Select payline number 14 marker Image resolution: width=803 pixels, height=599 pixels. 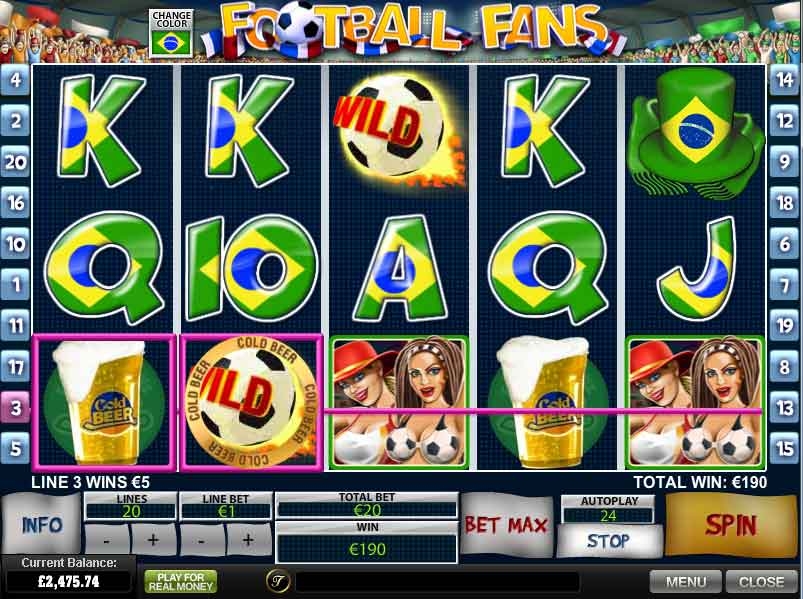pos(785,79)
